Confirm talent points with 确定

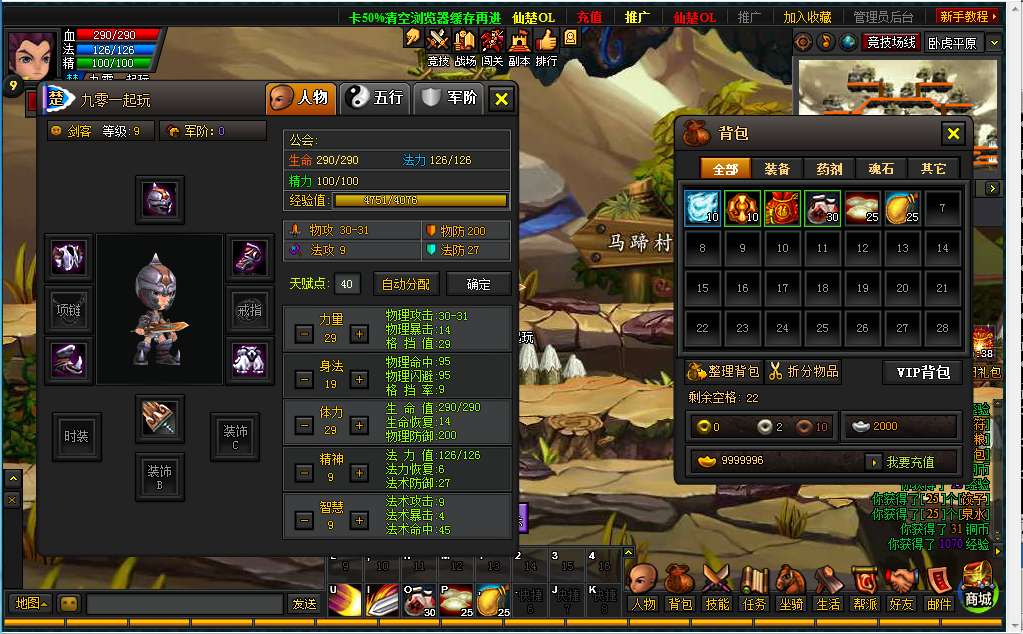pos(478,284)
